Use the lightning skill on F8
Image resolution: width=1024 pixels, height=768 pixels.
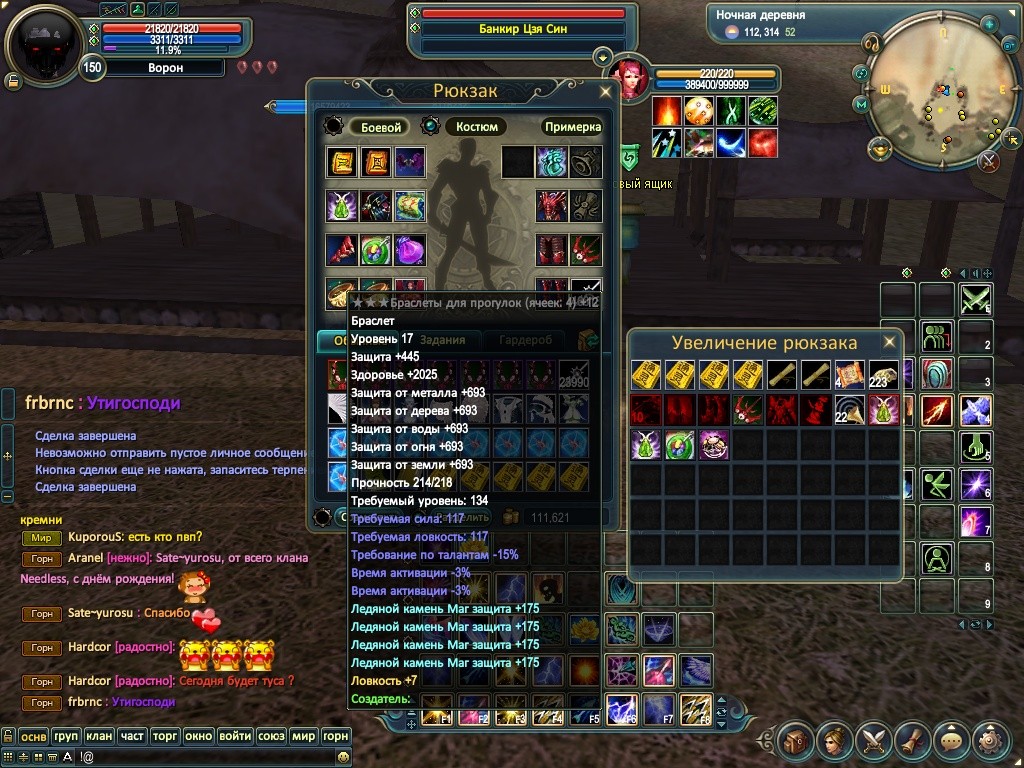pyautogui.click(x=696, y=708)
